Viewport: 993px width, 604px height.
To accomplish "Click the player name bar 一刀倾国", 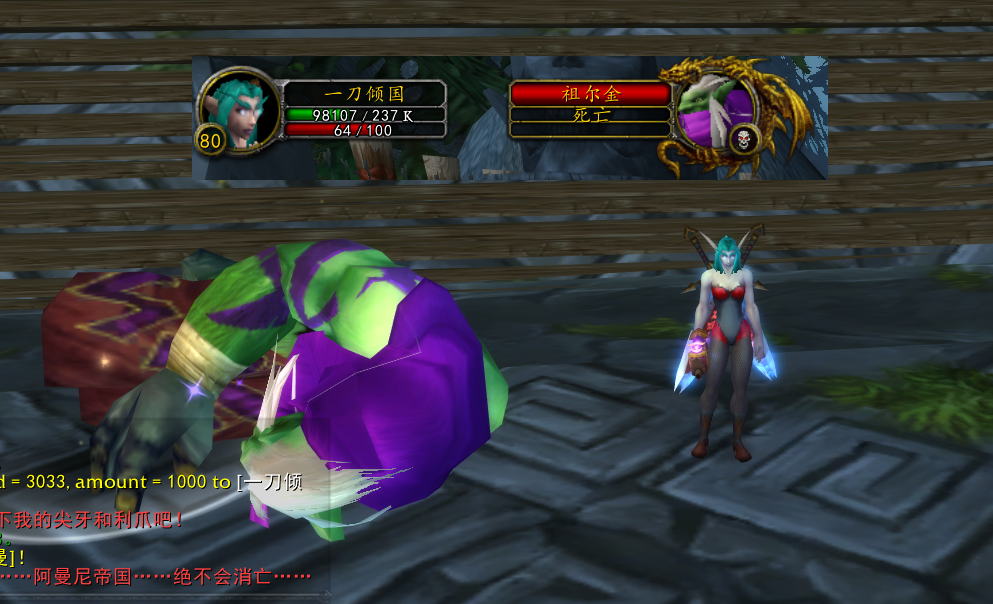I will (x=364, y=93).
